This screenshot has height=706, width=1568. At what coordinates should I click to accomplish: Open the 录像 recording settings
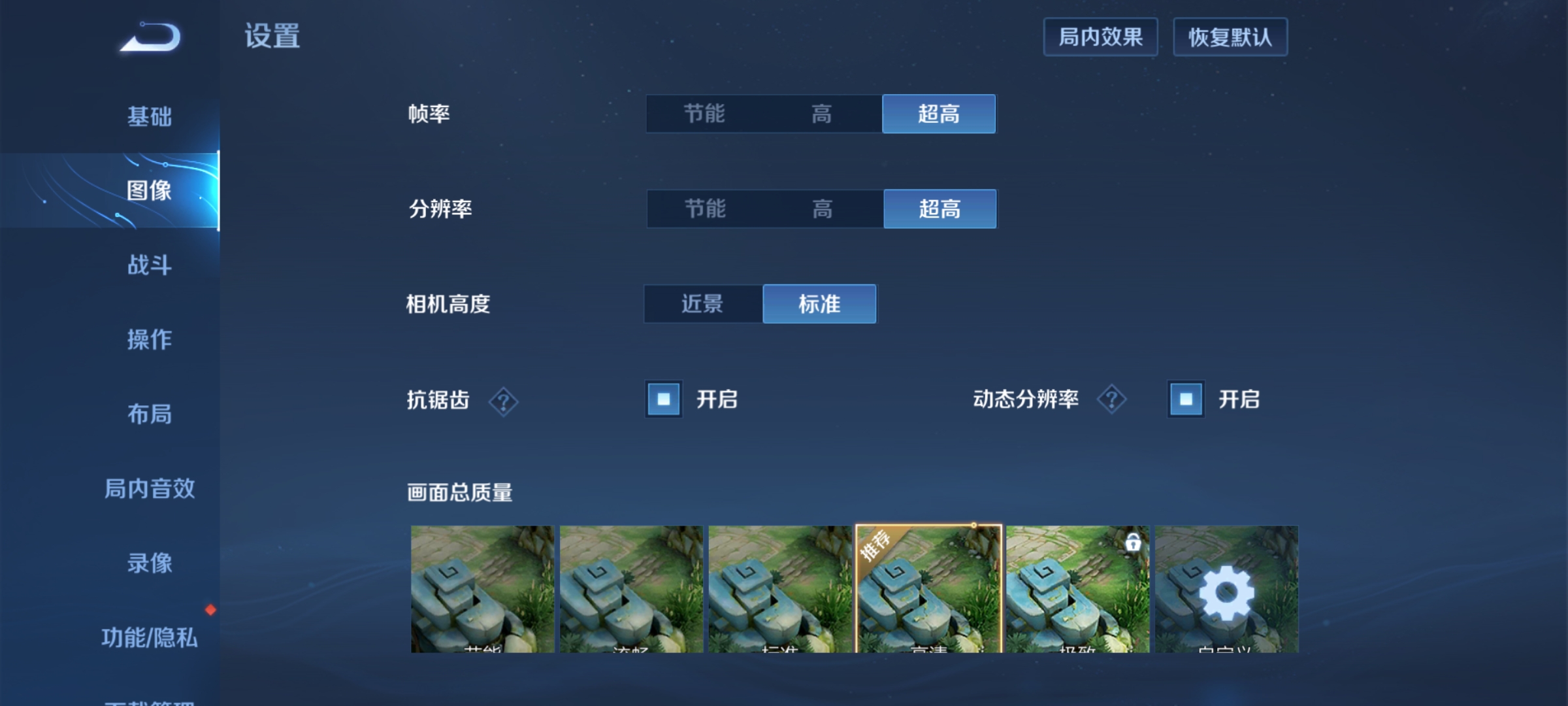click(x=150, y=564)
